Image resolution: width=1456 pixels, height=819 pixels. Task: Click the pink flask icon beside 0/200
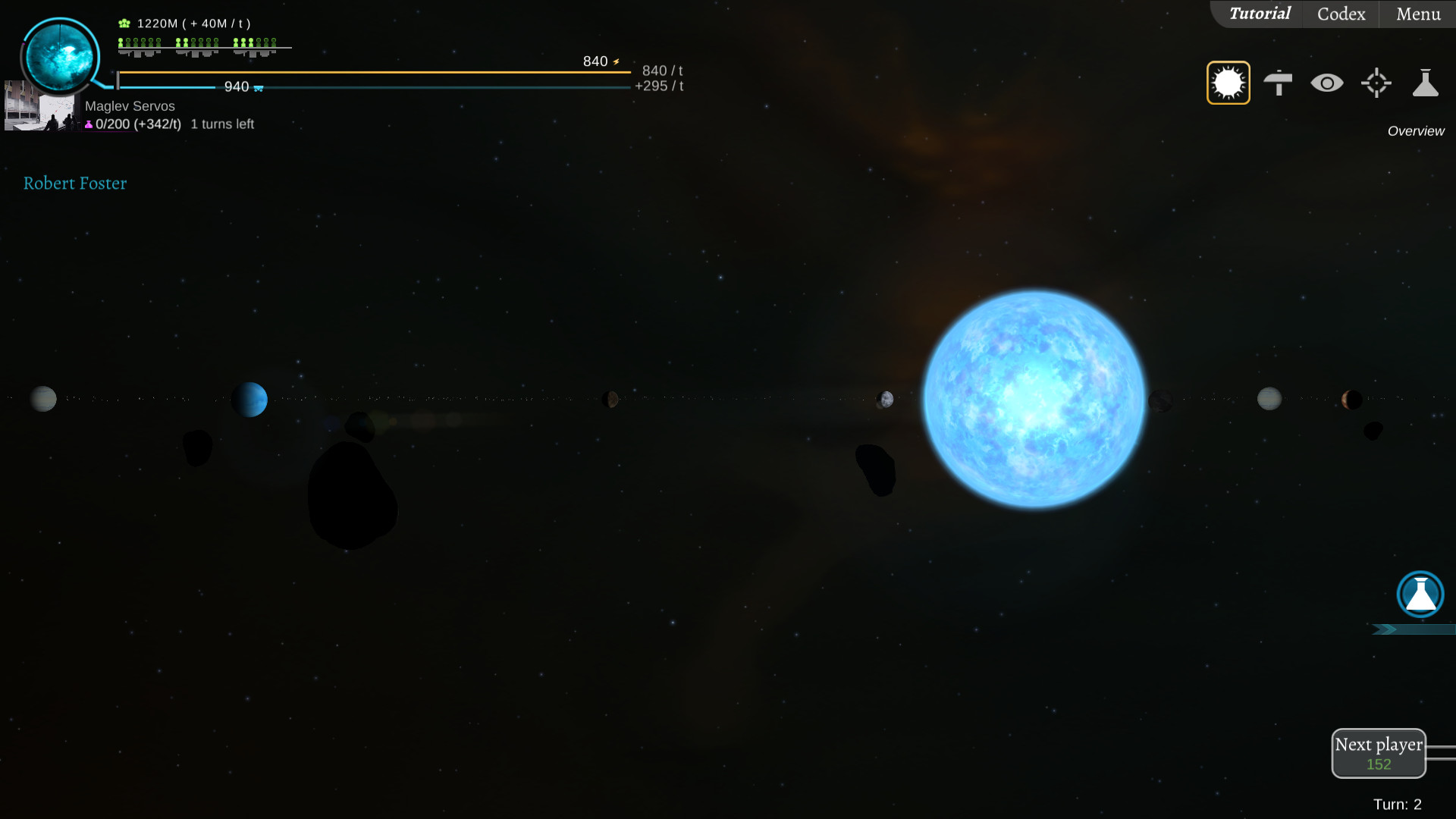[88, 124]
